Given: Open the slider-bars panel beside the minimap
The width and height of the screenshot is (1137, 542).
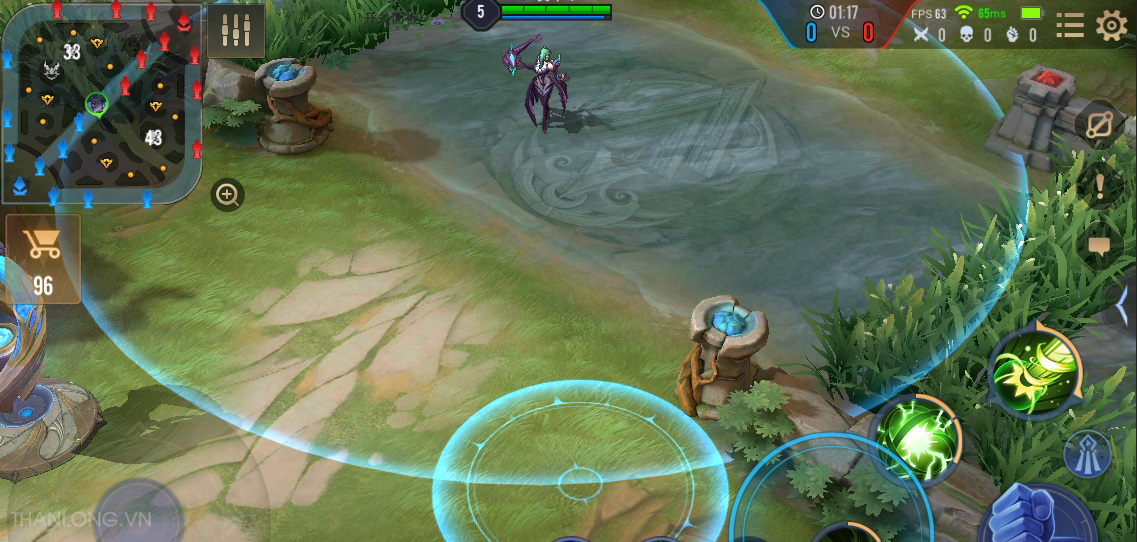Looking at the screenshot, I should [x=237, y=30].
